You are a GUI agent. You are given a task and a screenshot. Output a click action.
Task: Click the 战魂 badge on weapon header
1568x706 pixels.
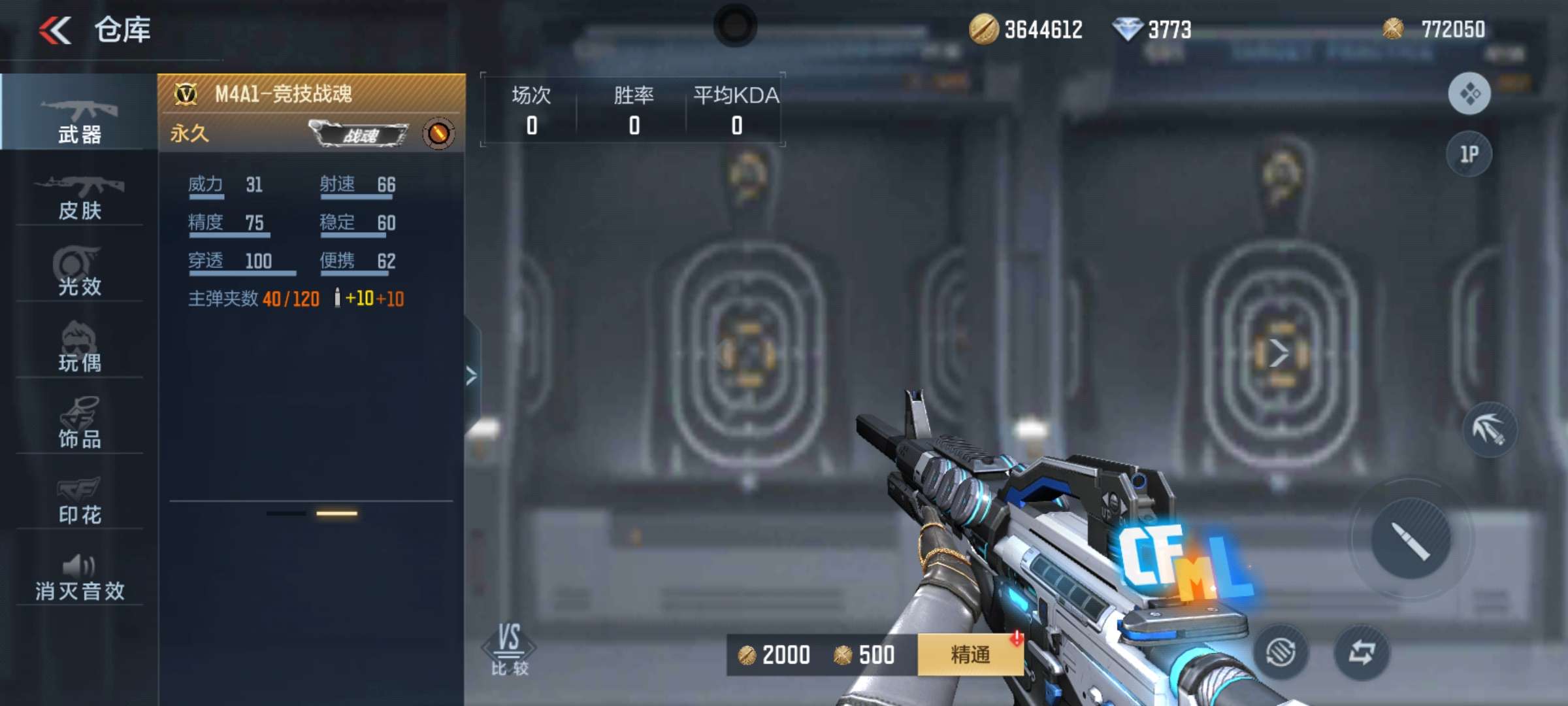[x=359, y=135]
